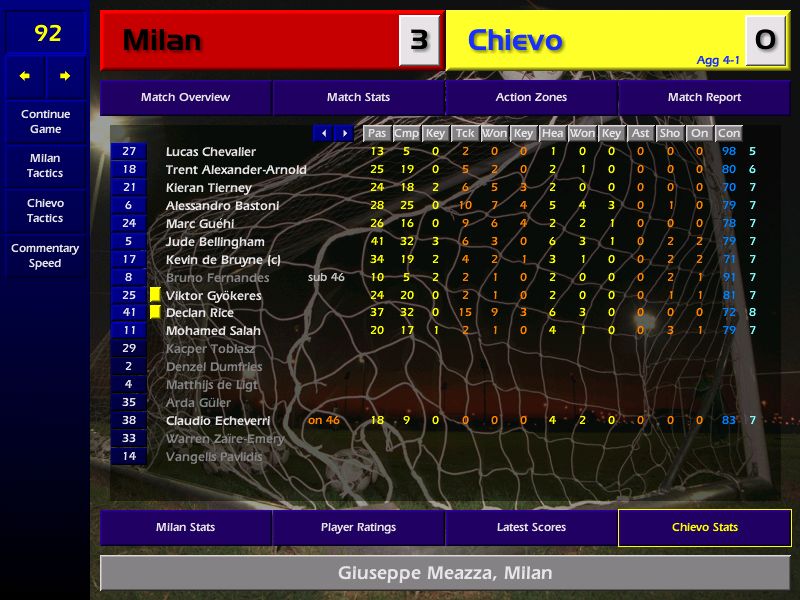Select the Chievo team name banner
800x600 pixels.
coord(595,40)
